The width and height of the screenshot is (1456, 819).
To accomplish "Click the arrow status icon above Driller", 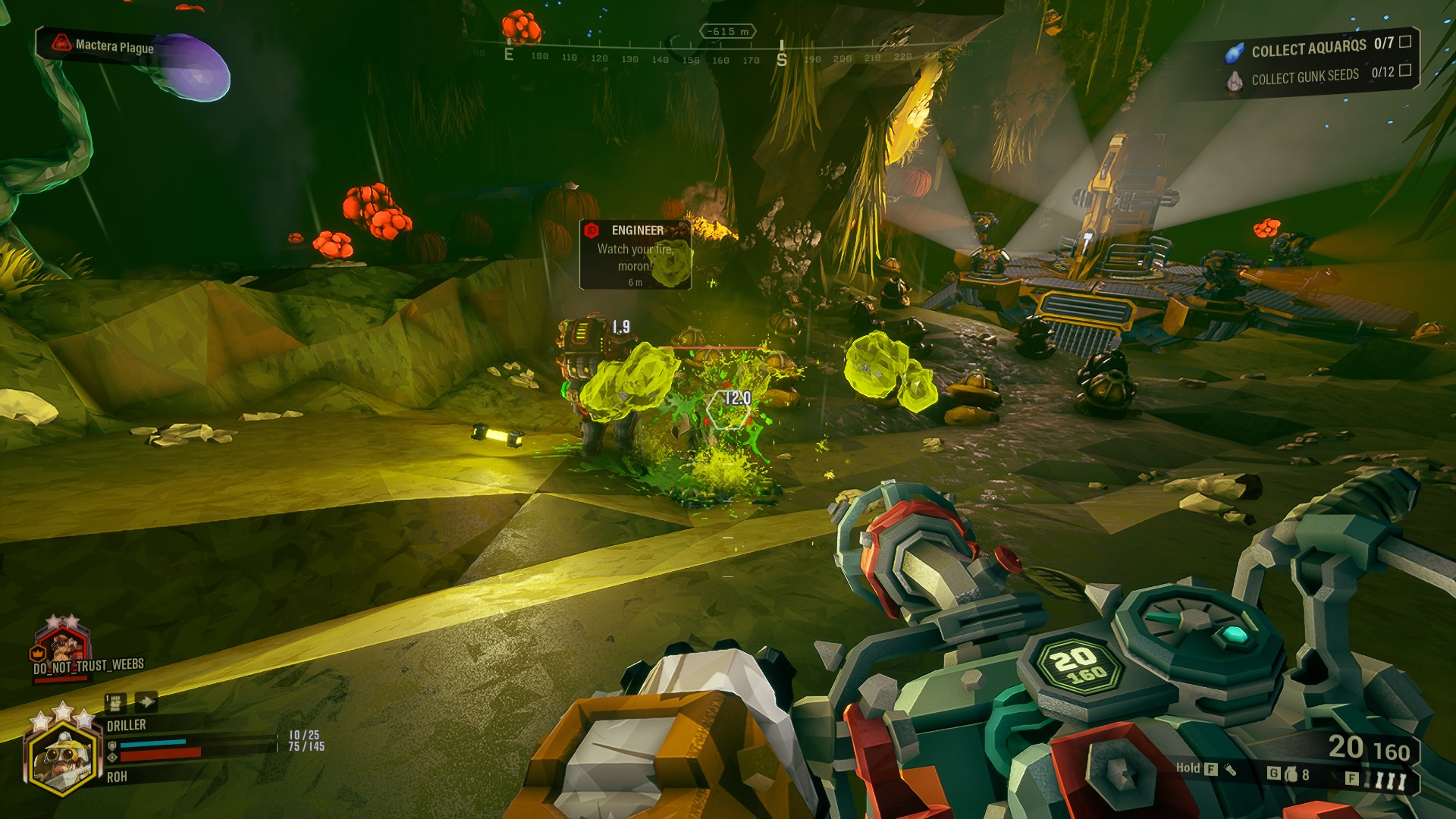I will pos(146,701).
